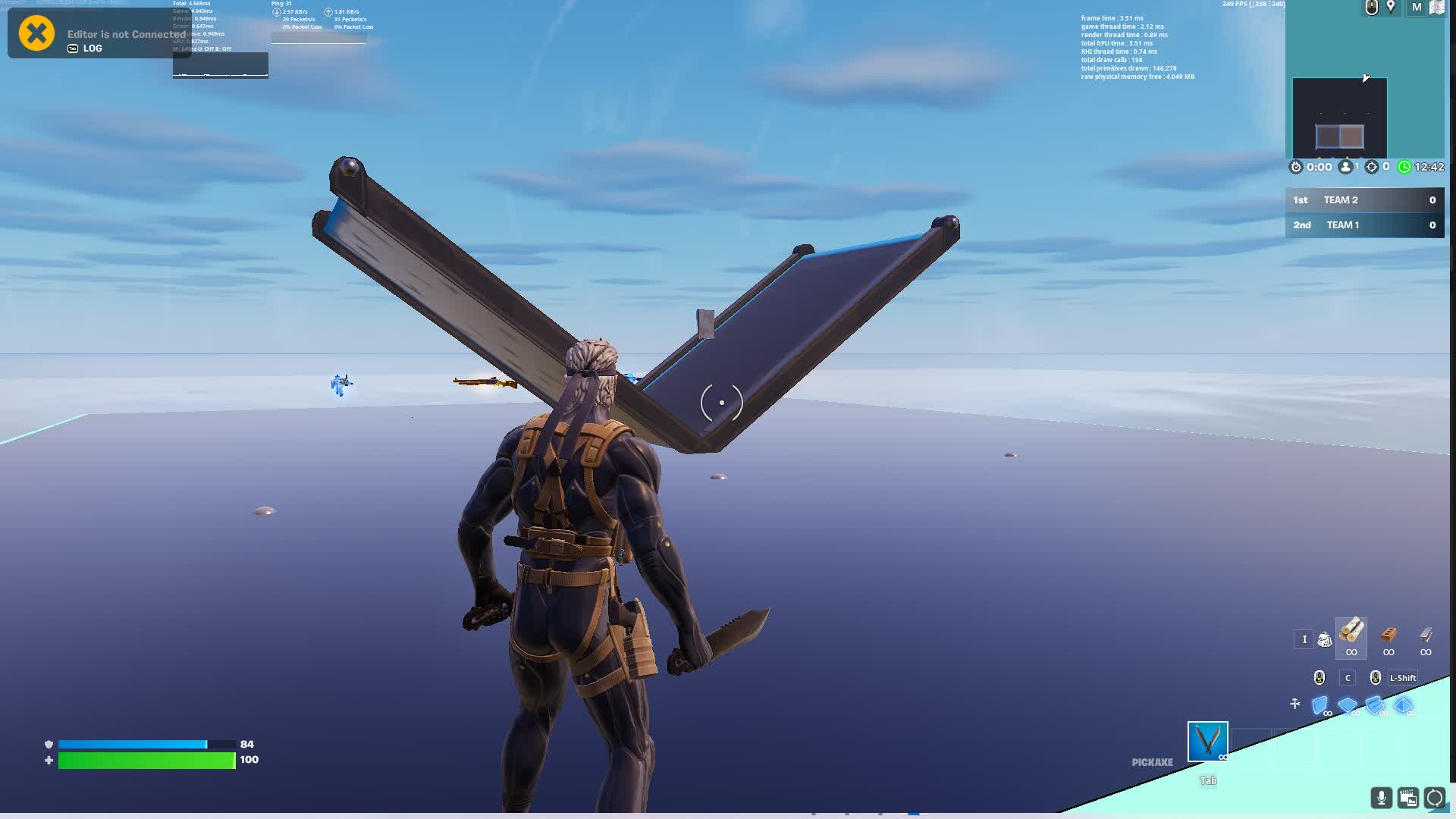Open inventory via the backpack icon

point(1325,639)
